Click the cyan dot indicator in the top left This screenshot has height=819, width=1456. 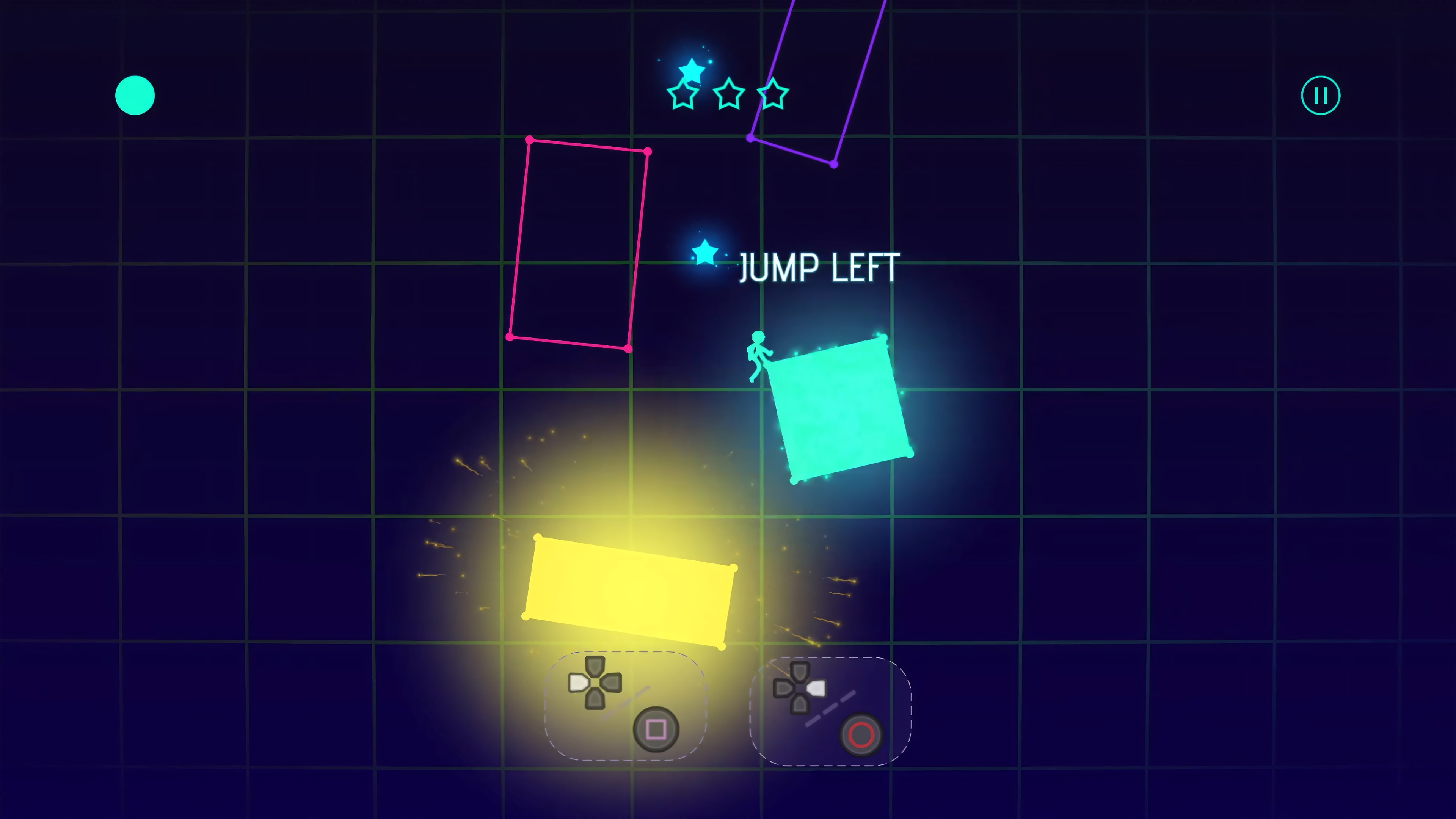click(x=135, y=96)
